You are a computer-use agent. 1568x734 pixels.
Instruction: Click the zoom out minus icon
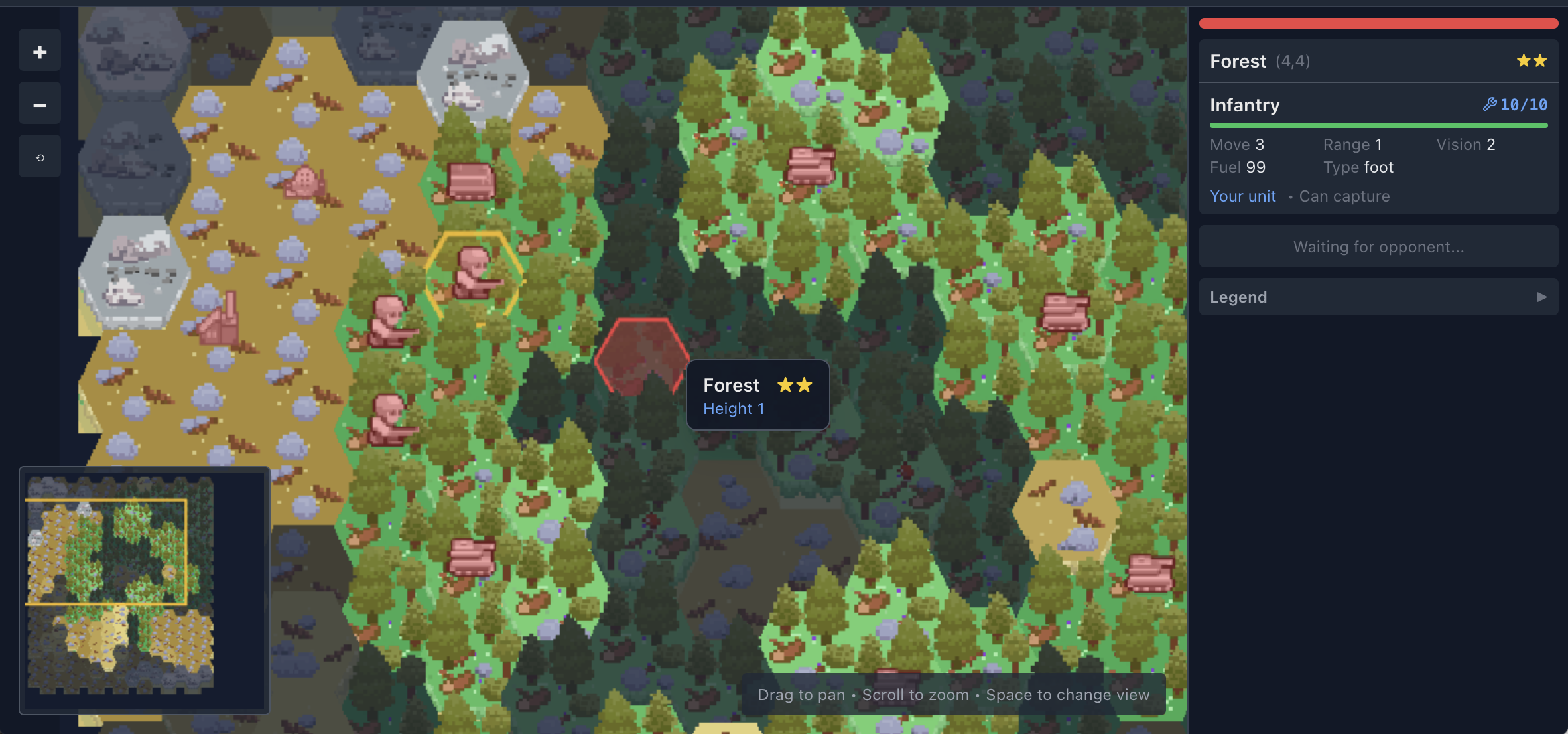39,104
